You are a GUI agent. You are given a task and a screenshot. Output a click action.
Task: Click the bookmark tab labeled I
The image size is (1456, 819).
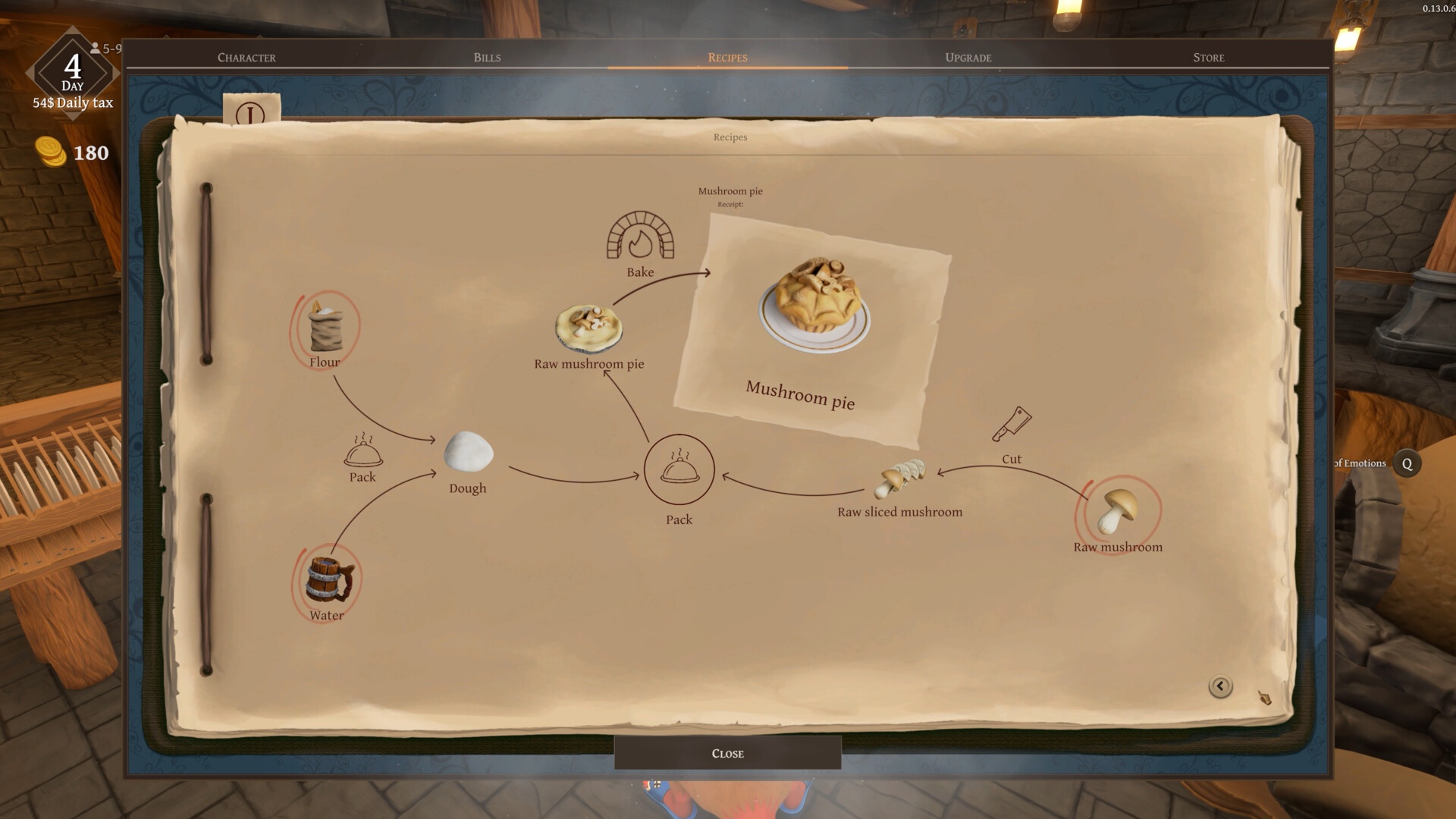pos(251,111)
